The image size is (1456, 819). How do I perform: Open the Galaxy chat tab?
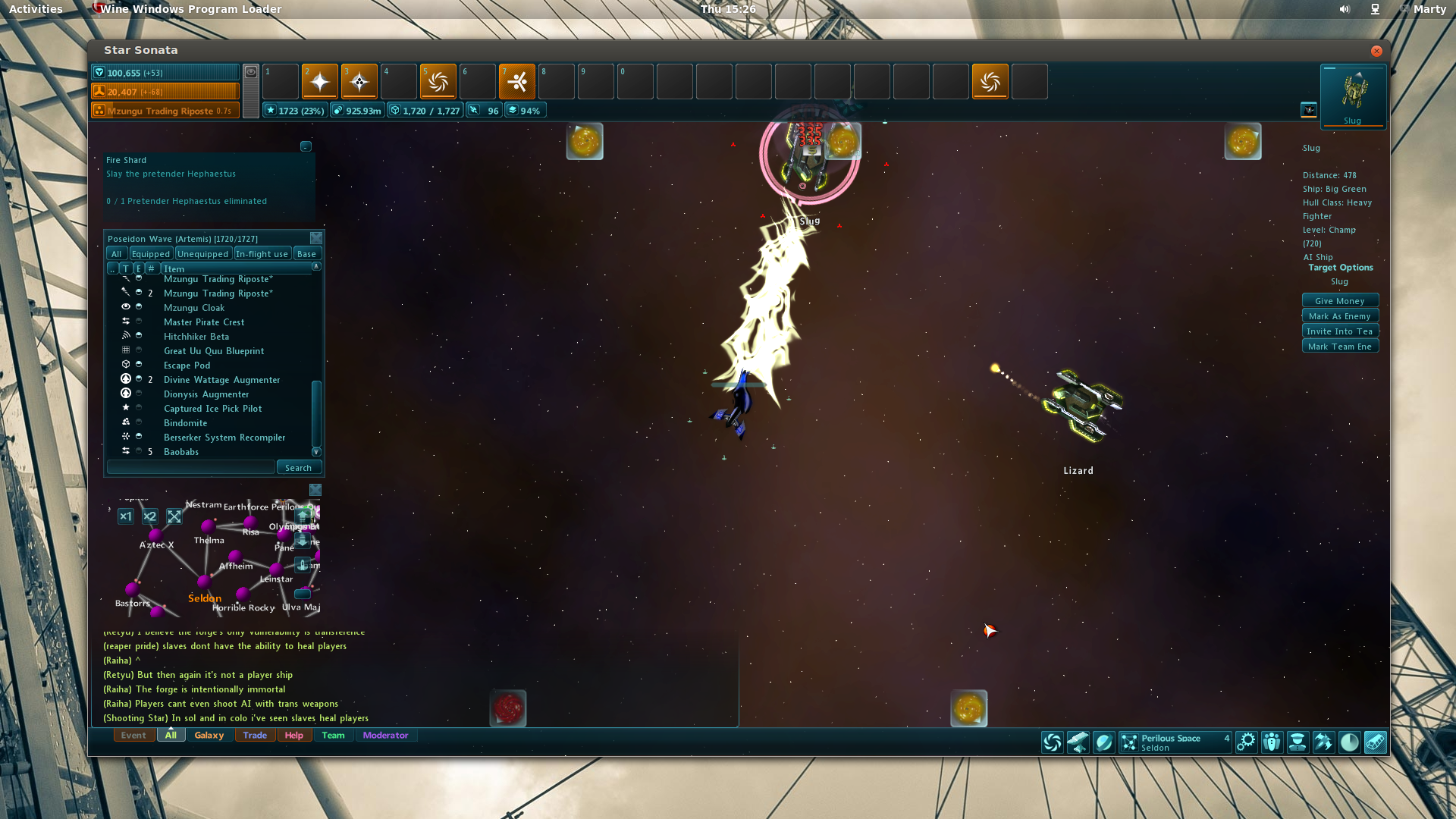(209, 735)
